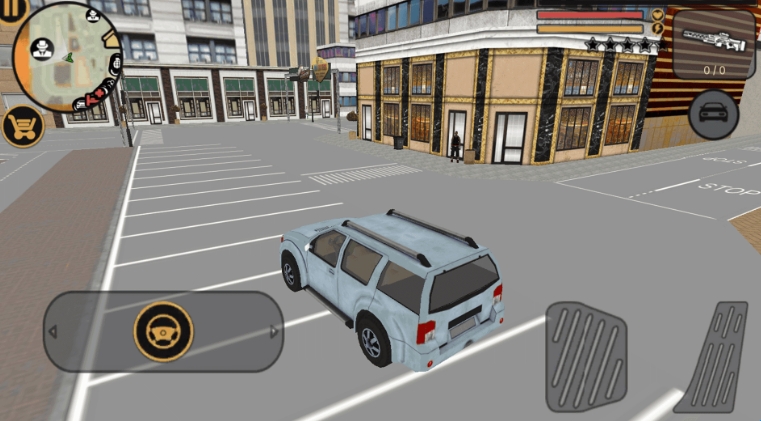This screenshot has width=761, height=421.
Task: Tap the steering wheel control
Action: [x=162, y=331]
